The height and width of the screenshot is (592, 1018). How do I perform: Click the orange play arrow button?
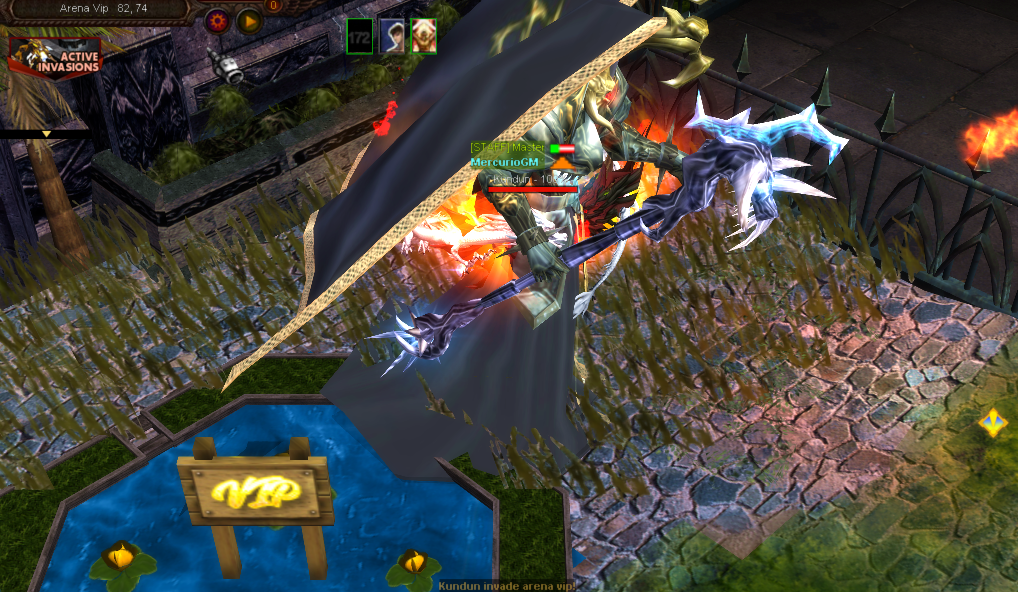click(250, 21)
